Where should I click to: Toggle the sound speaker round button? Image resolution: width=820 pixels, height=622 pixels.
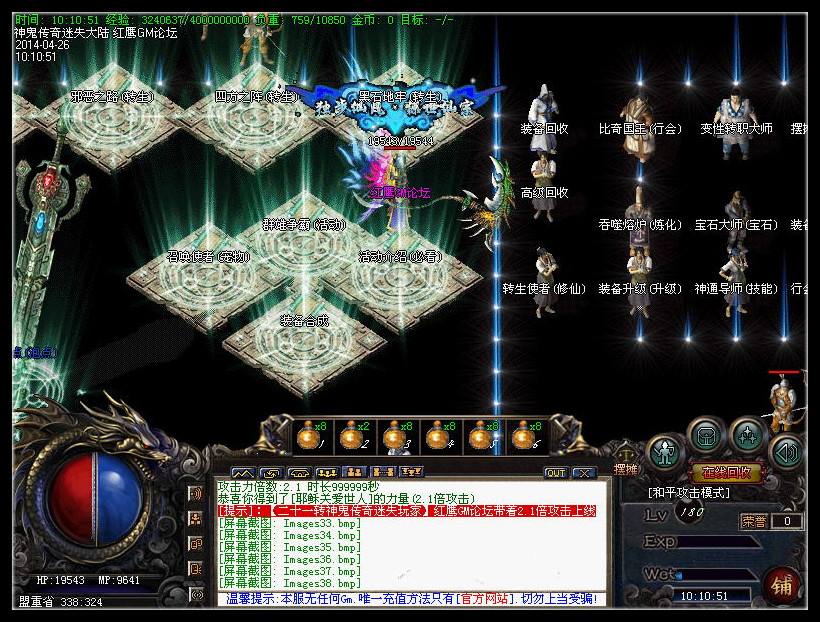787,451
